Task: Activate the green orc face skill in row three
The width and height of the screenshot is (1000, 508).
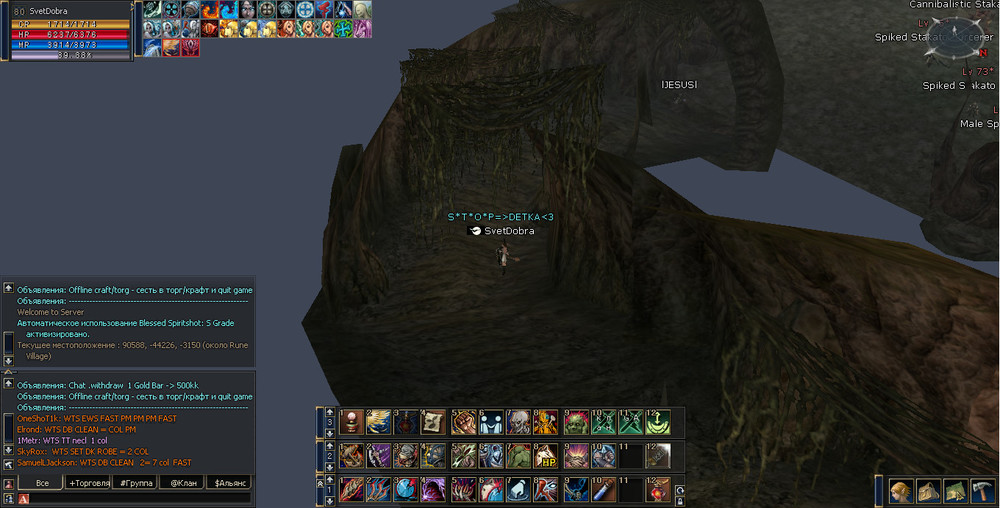Action: 574,422
